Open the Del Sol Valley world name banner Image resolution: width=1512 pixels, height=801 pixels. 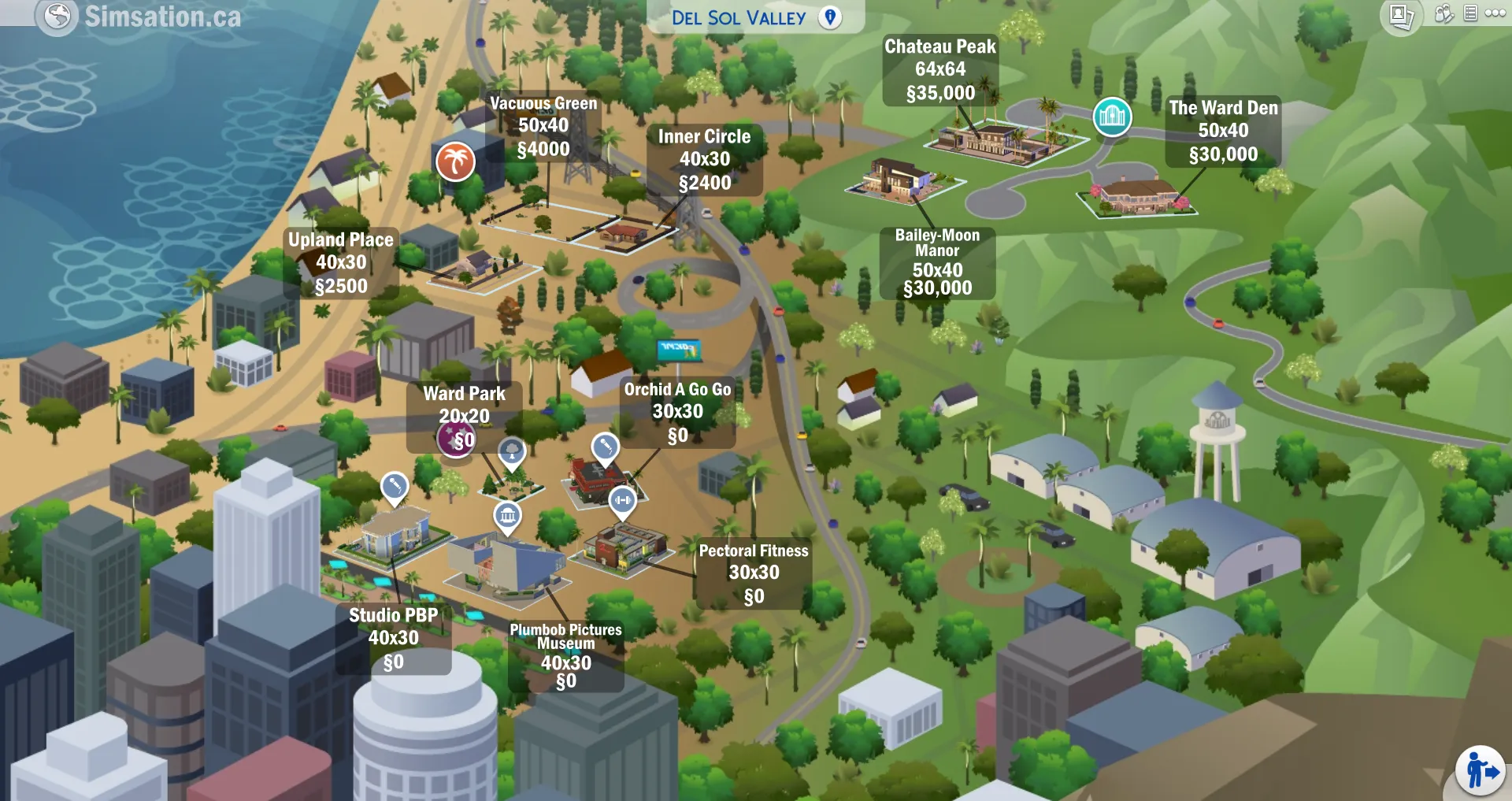coord(740,17)
